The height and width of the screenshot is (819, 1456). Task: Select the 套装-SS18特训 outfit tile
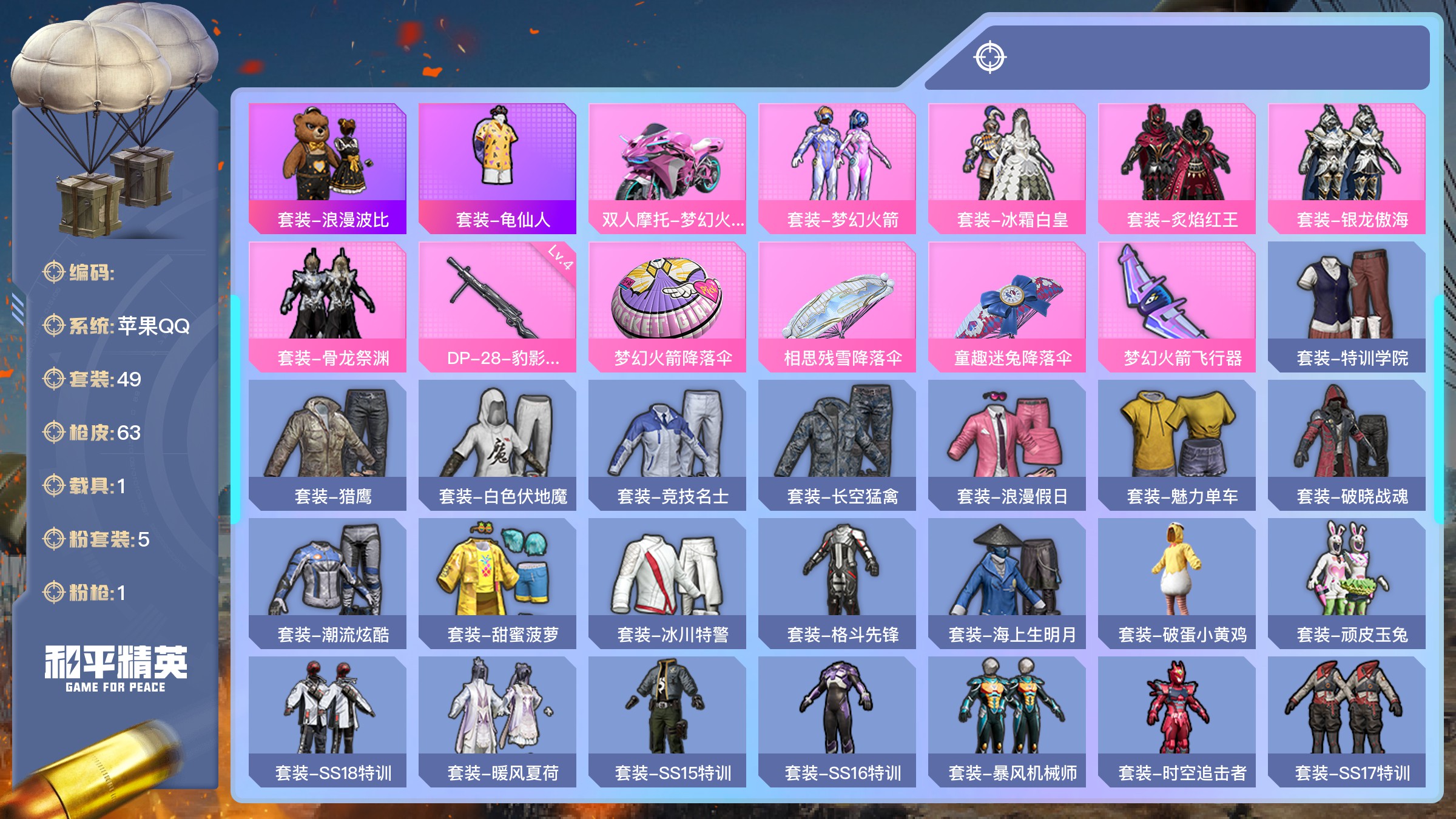(328, 721)
